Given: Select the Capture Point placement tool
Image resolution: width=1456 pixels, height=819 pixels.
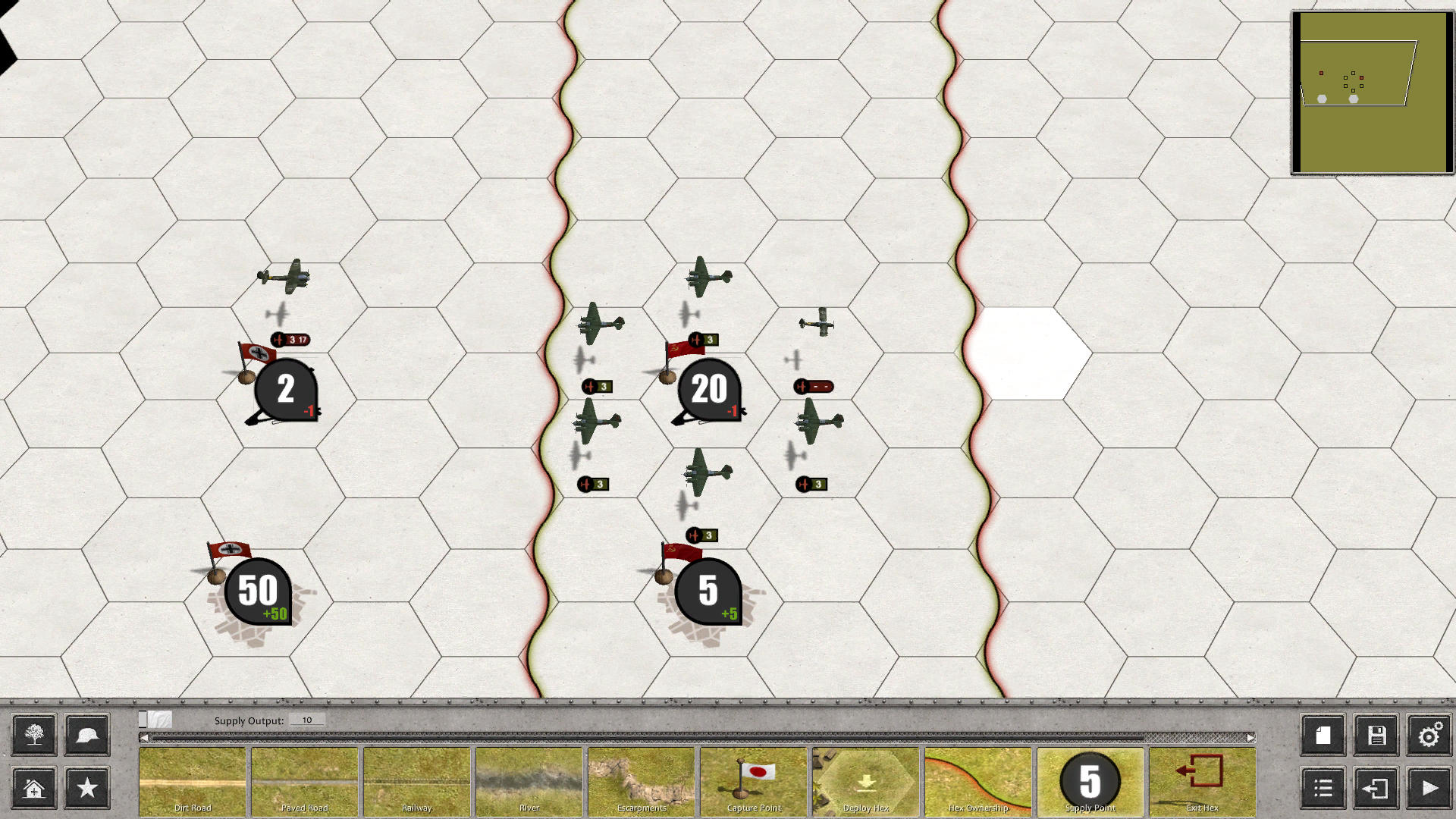Looking at the screenshot, I should coord(753,781).
